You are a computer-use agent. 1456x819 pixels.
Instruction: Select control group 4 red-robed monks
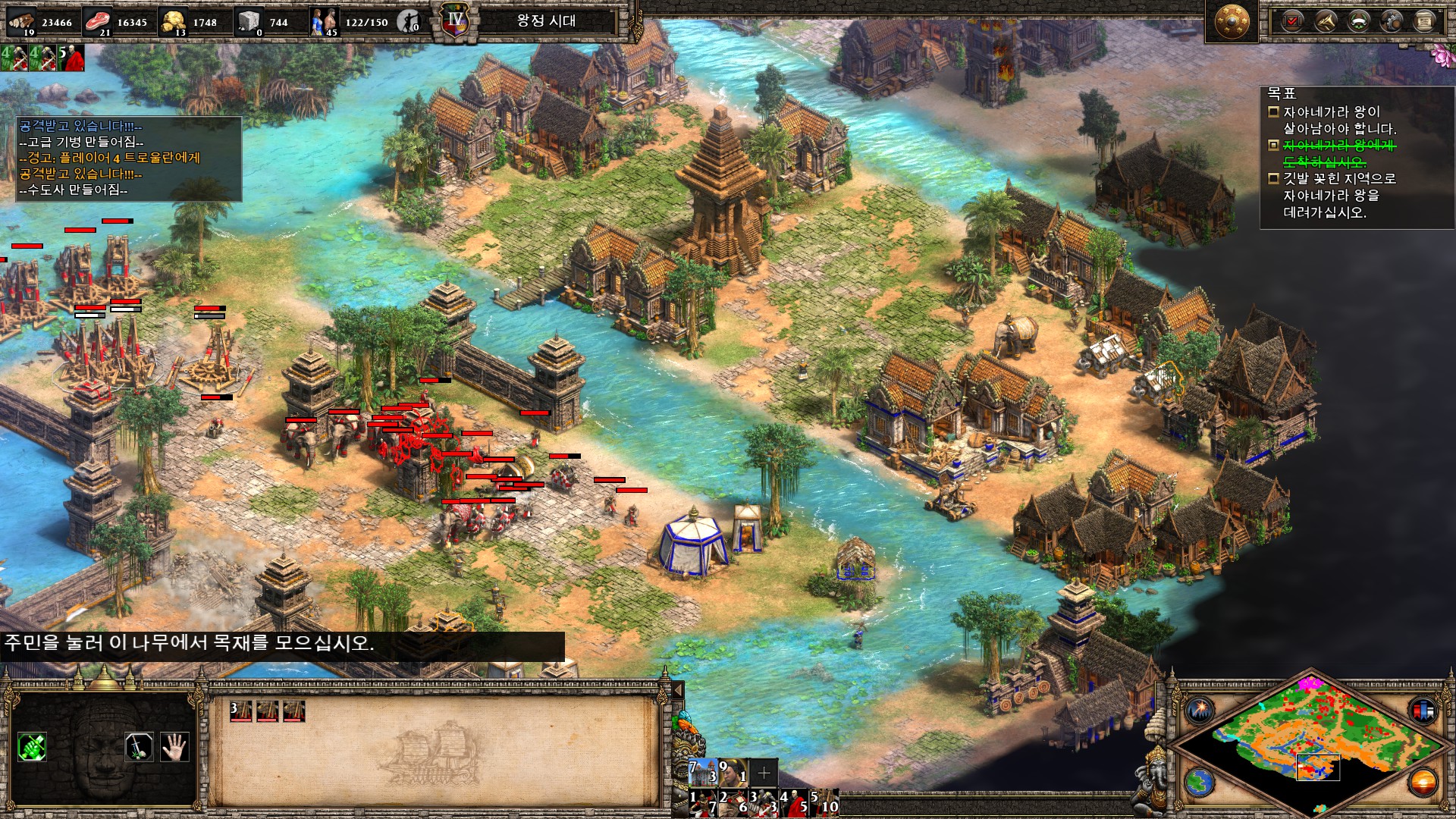click(x=794, y=802)
